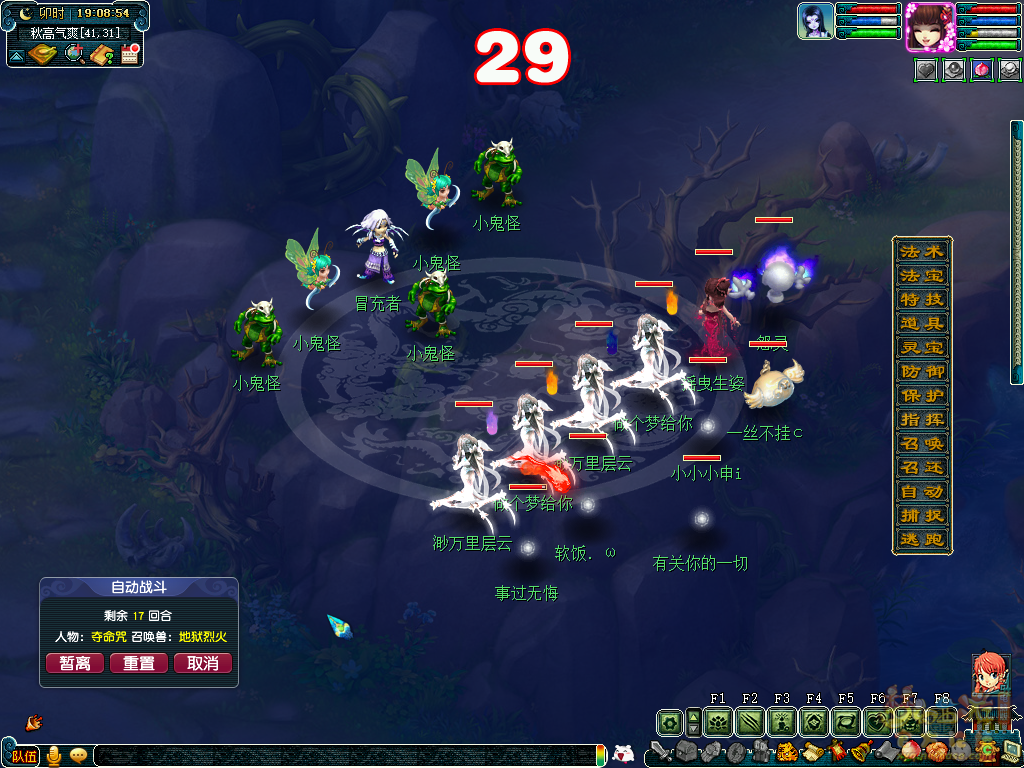The image size is (1024, 768).
Task: Select the 特技 command
Action: (x=921, y=299)
